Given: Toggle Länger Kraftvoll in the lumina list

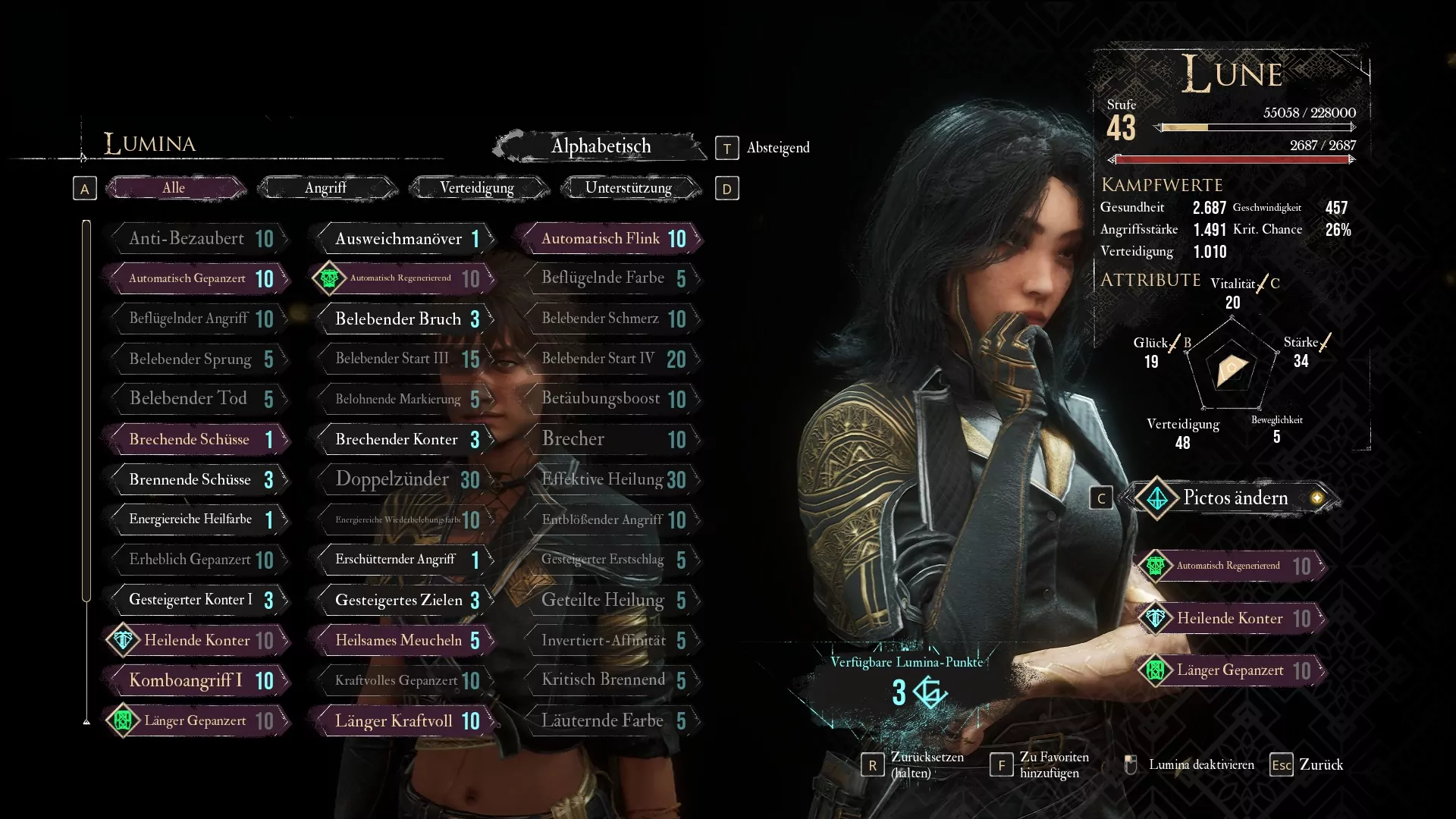Looking at the screenshot, I should pyautogui.click(x=405, y=721).
